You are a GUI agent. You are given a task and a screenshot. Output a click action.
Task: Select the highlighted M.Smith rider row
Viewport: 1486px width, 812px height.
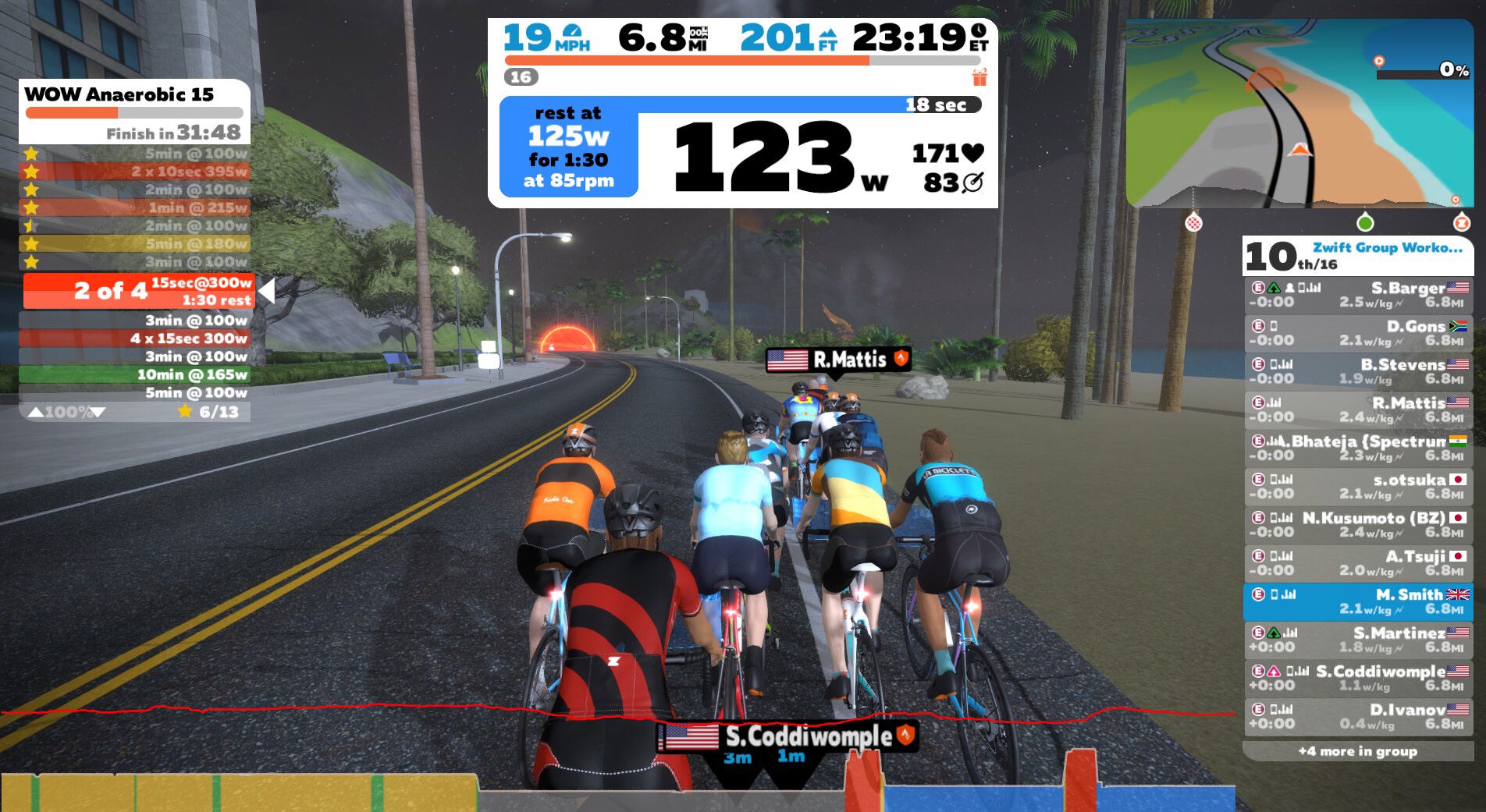click(x=1357, y=601)
